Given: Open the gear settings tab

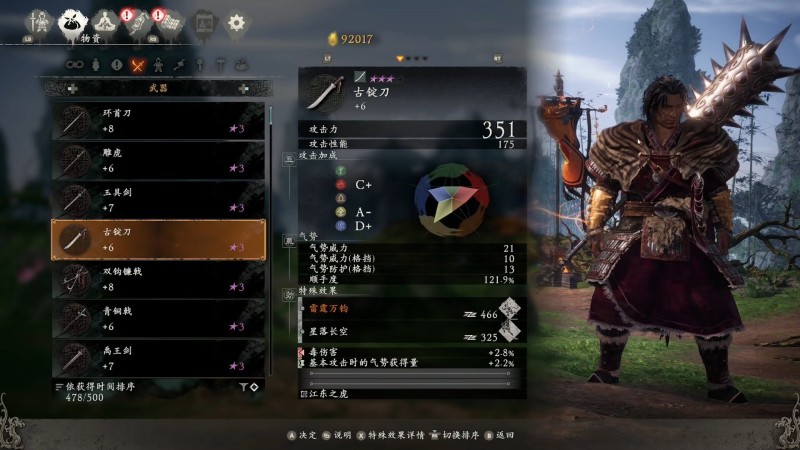Looking at the screenshot, I should [x=236, y=21].
